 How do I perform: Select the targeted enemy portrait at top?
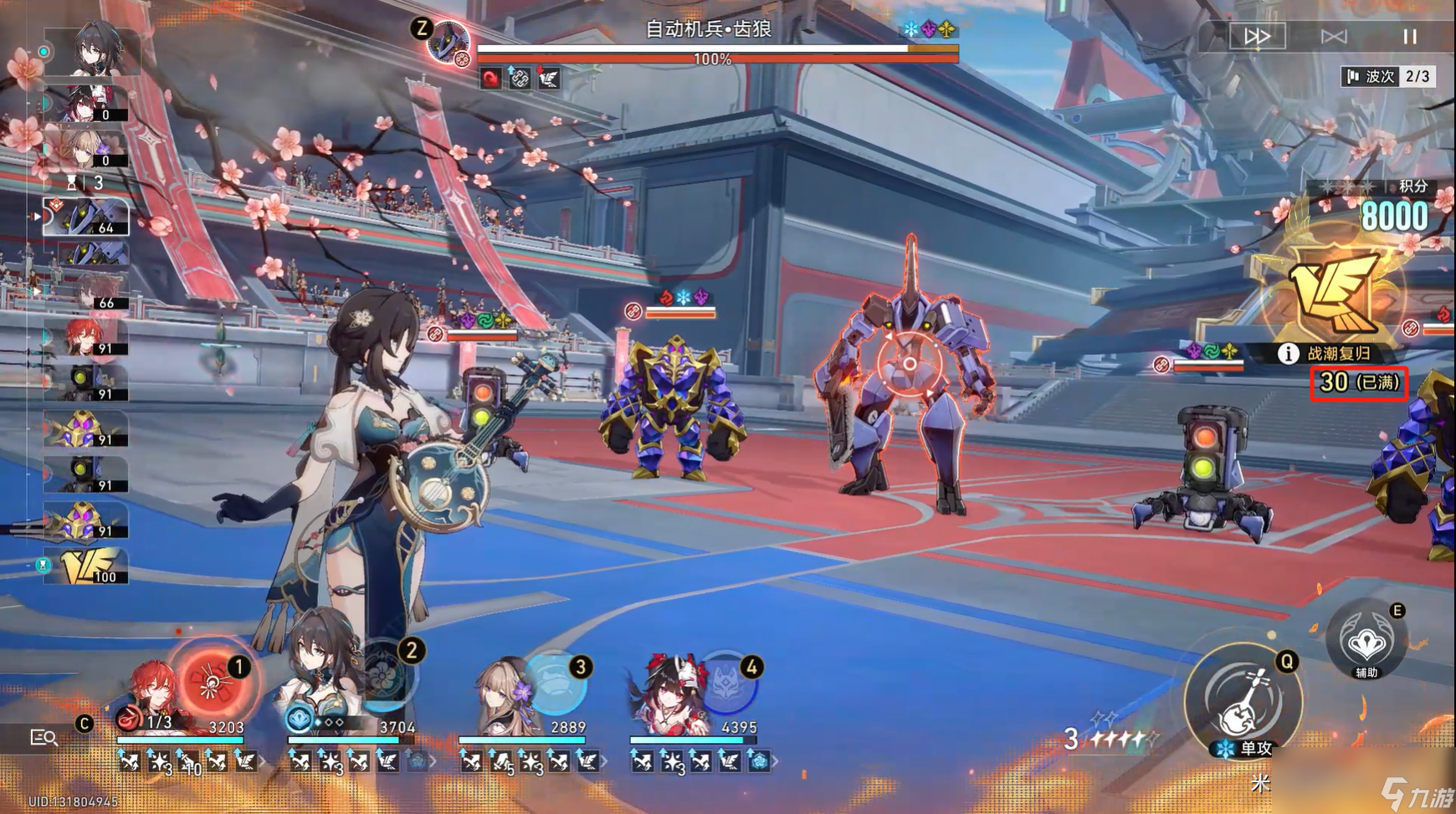coord(448,40)
